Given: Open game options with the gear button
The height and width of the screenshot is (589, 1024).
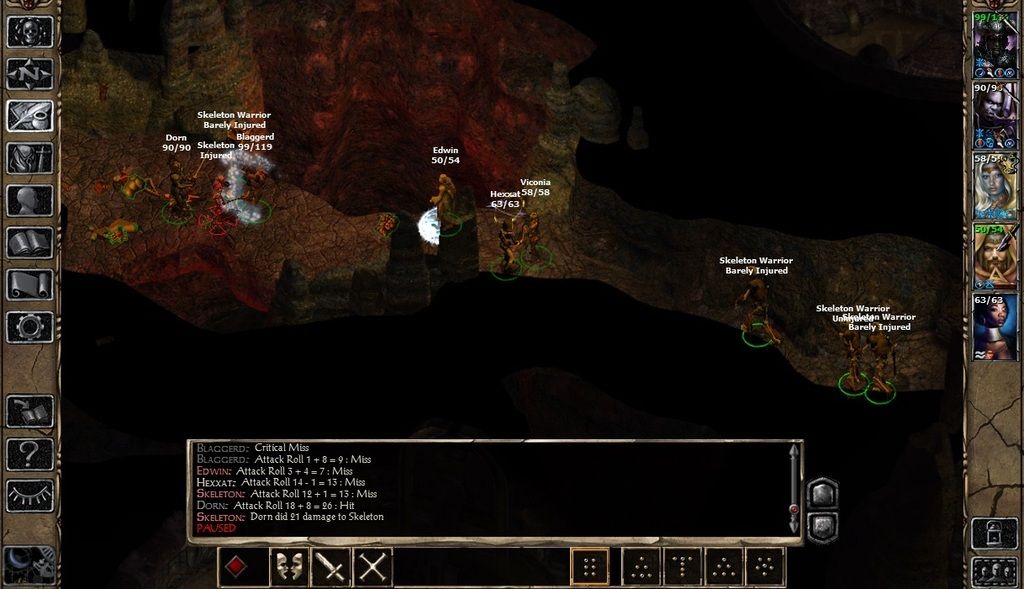Looking at the screenshot, I should pos(30,326).
